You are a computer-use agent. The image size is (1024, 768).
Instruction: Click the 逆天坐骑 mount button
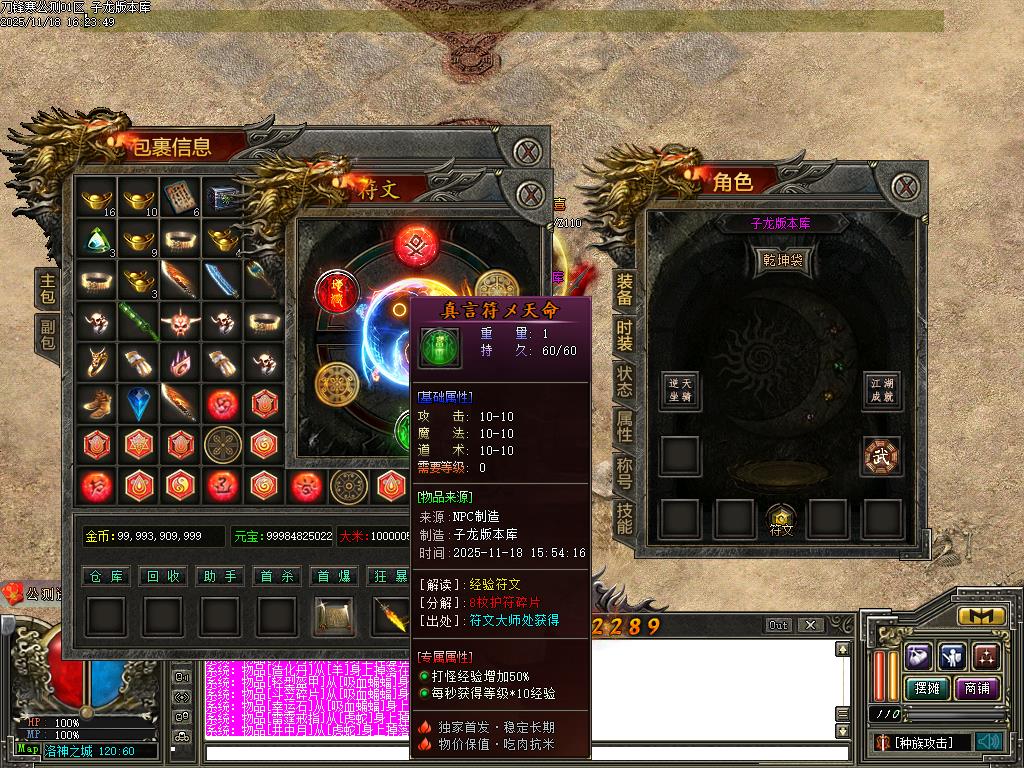click(680, 390)
